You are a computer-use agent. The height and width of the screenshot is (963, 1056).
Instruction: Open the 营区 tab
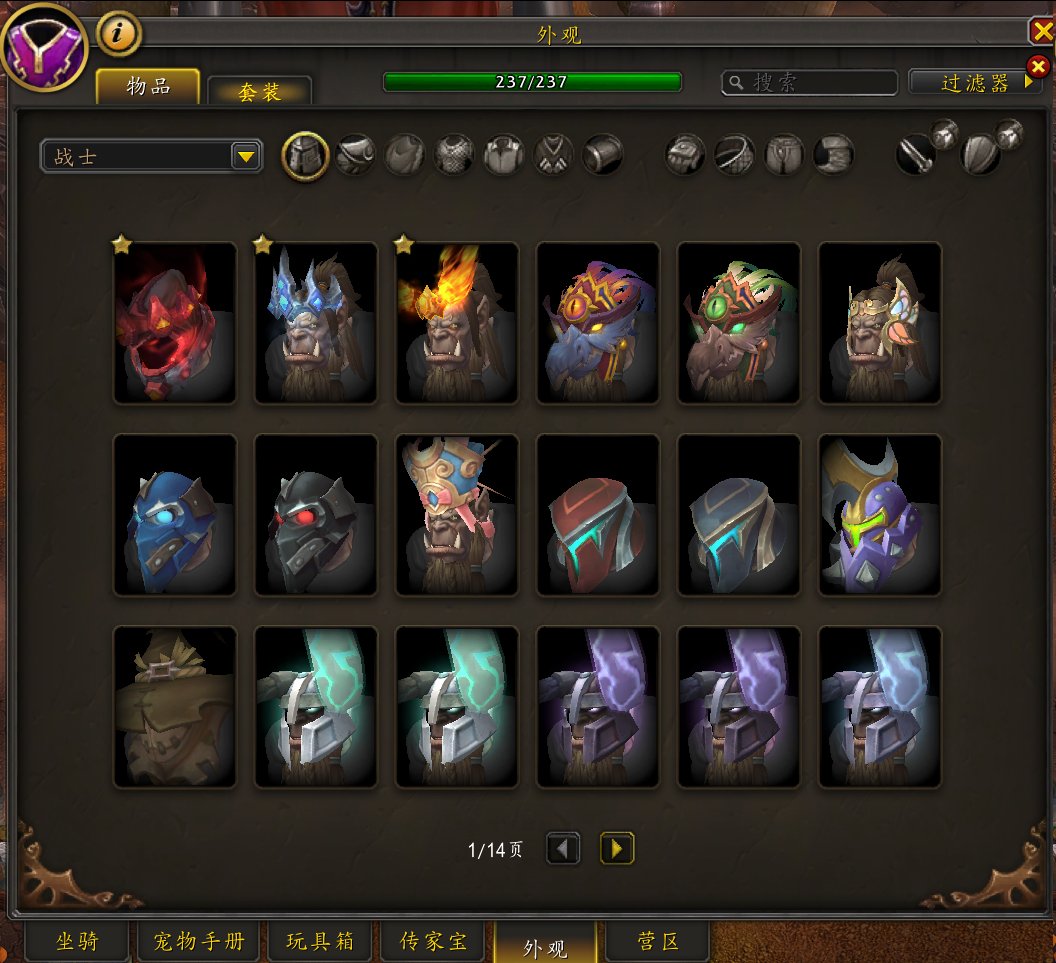click(658, 942)
